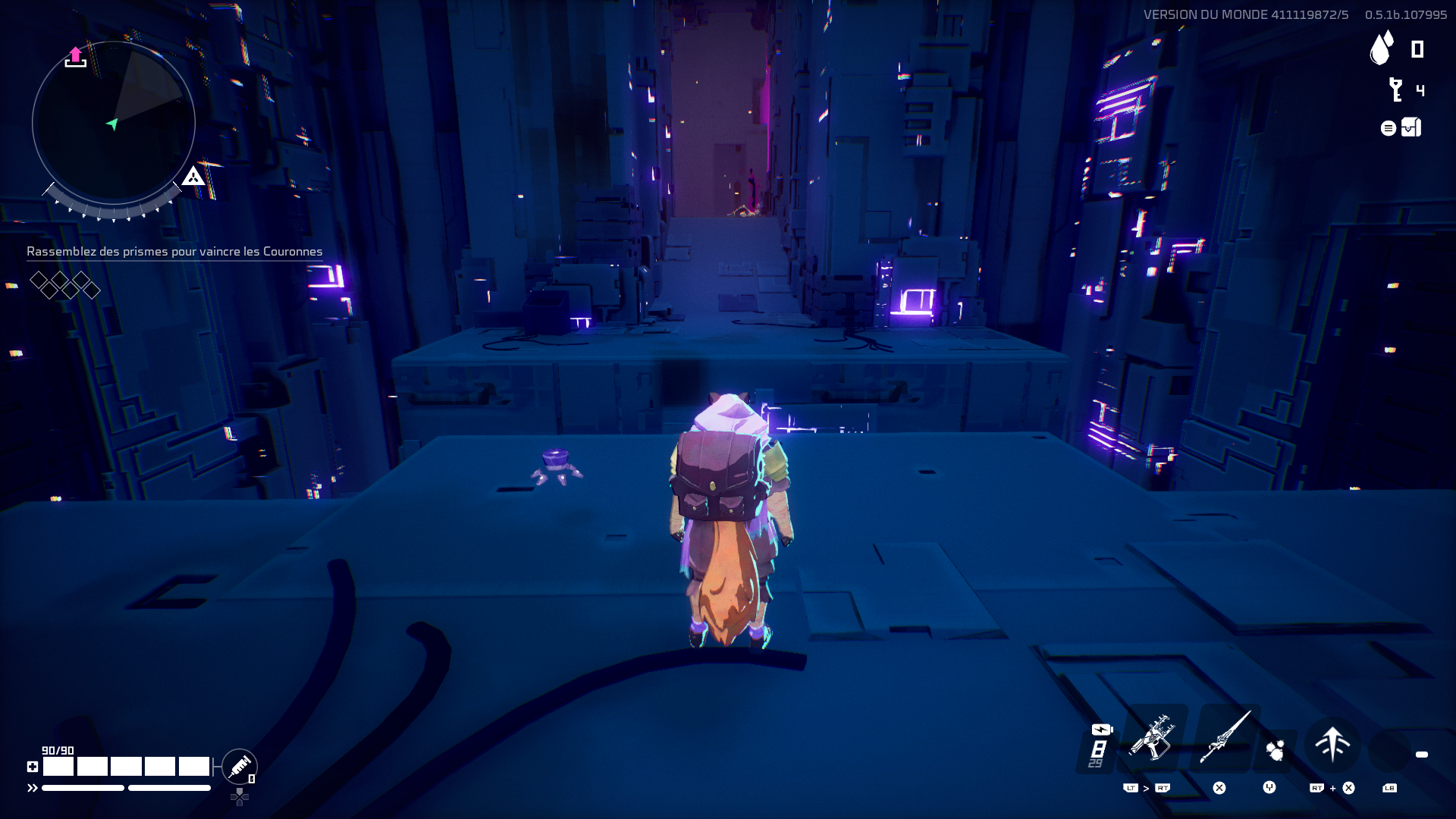Select the pink arrow exit marker on minimap

pyautogui.click(x=75, y=57)
